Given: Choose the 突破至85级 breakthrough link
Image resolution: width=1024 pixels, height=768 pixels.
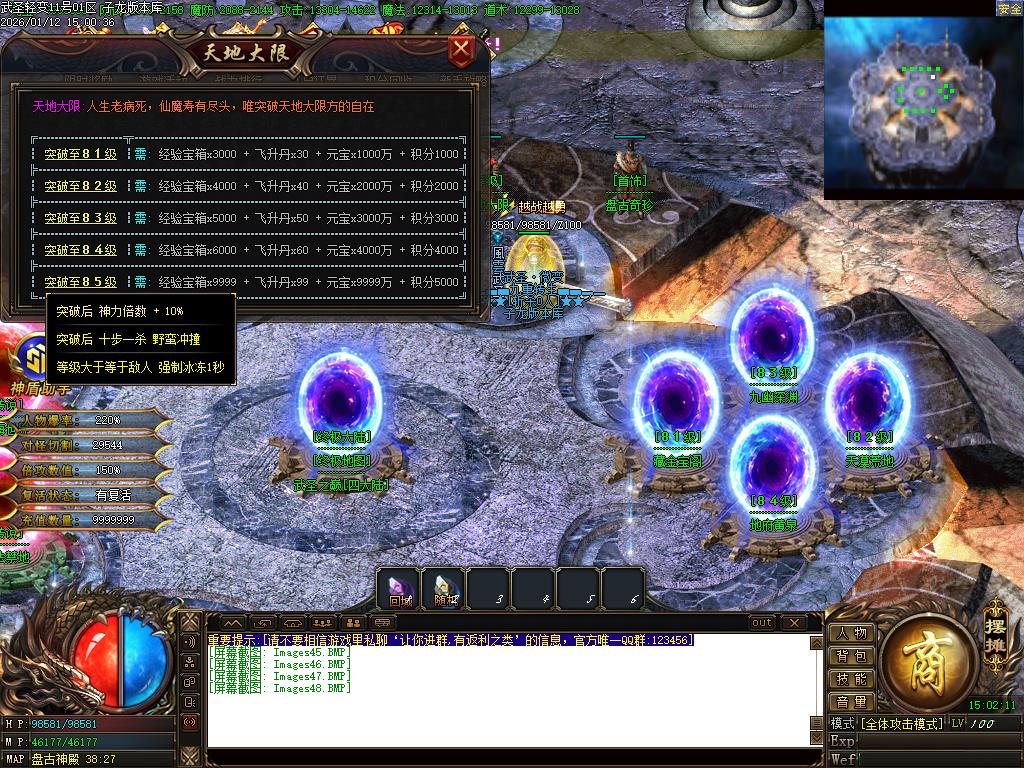Looking at the screenshot, I should (80, 282).
